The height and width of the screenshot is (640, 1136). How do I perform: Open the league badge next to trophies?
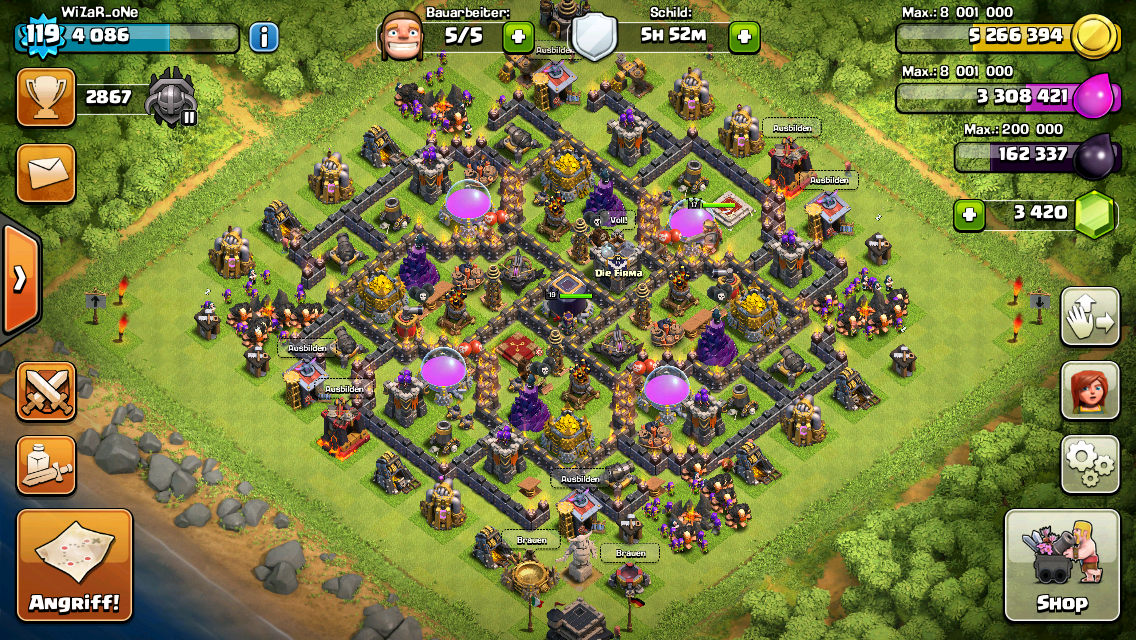(x=171, y=98)
